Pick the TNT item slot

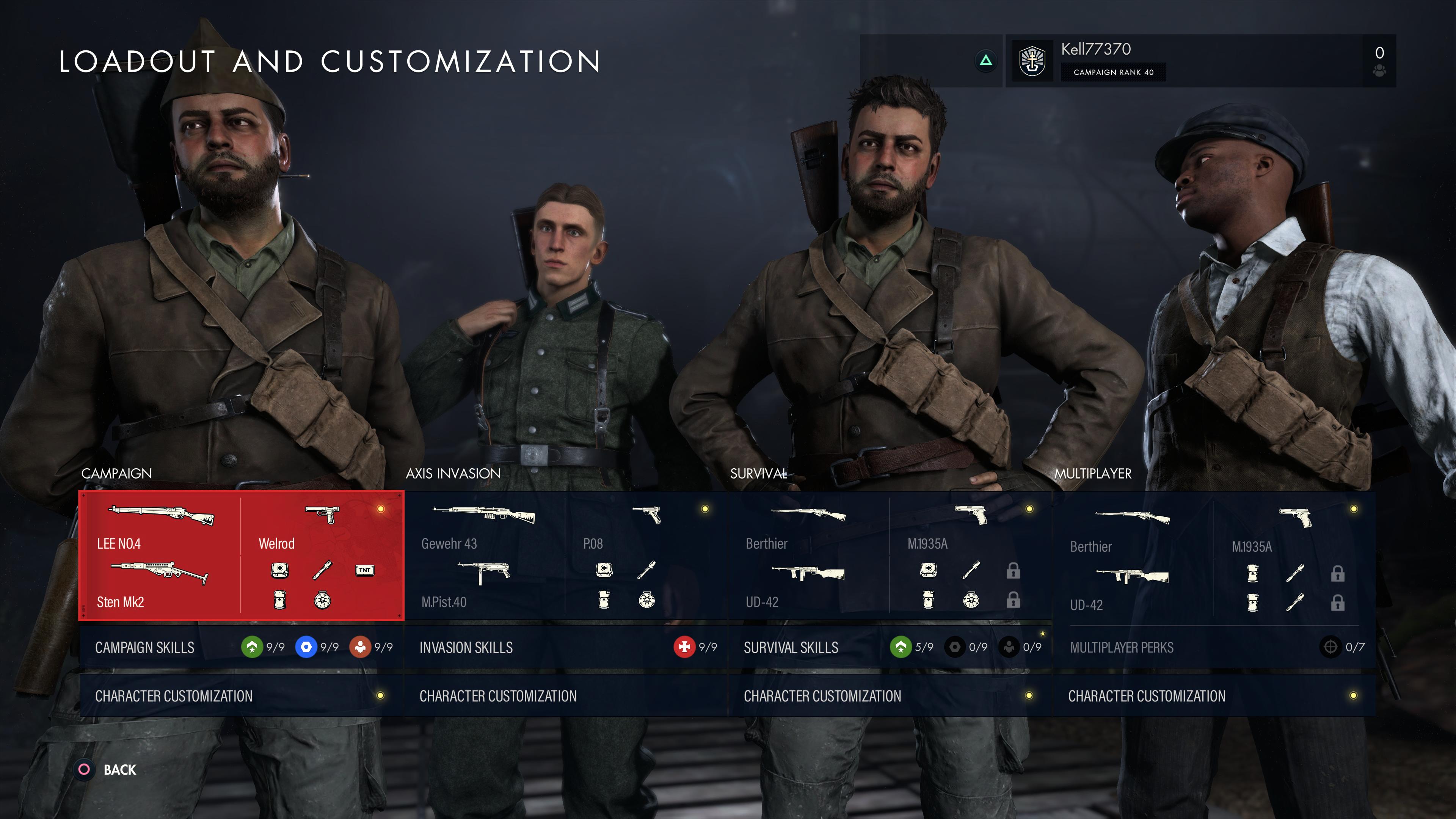click(364, 570)
